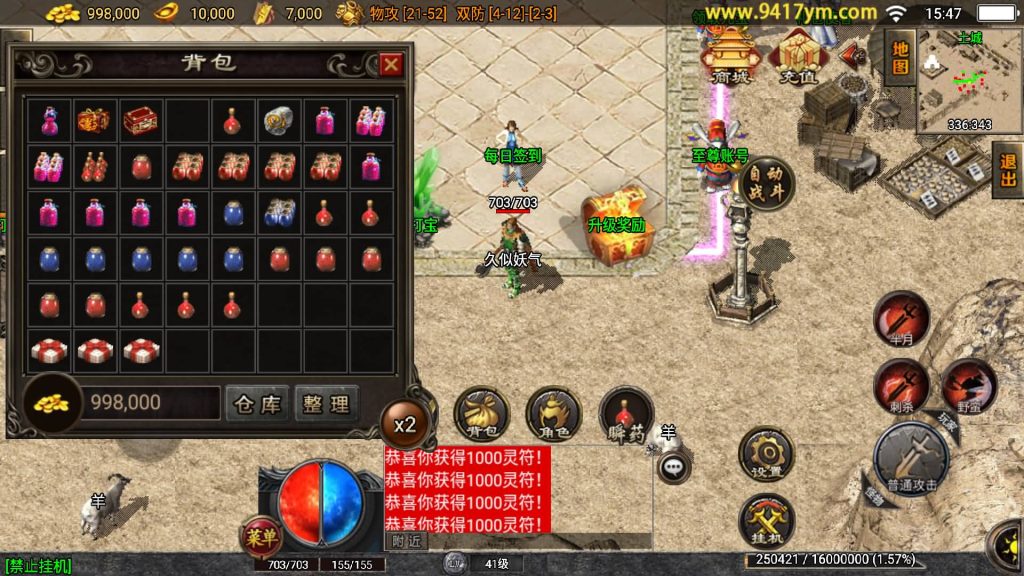Image resolution: width=1024 pixels, height=576 pixels.
Task: Open the 地图 map button
Action: click(900, 56)
